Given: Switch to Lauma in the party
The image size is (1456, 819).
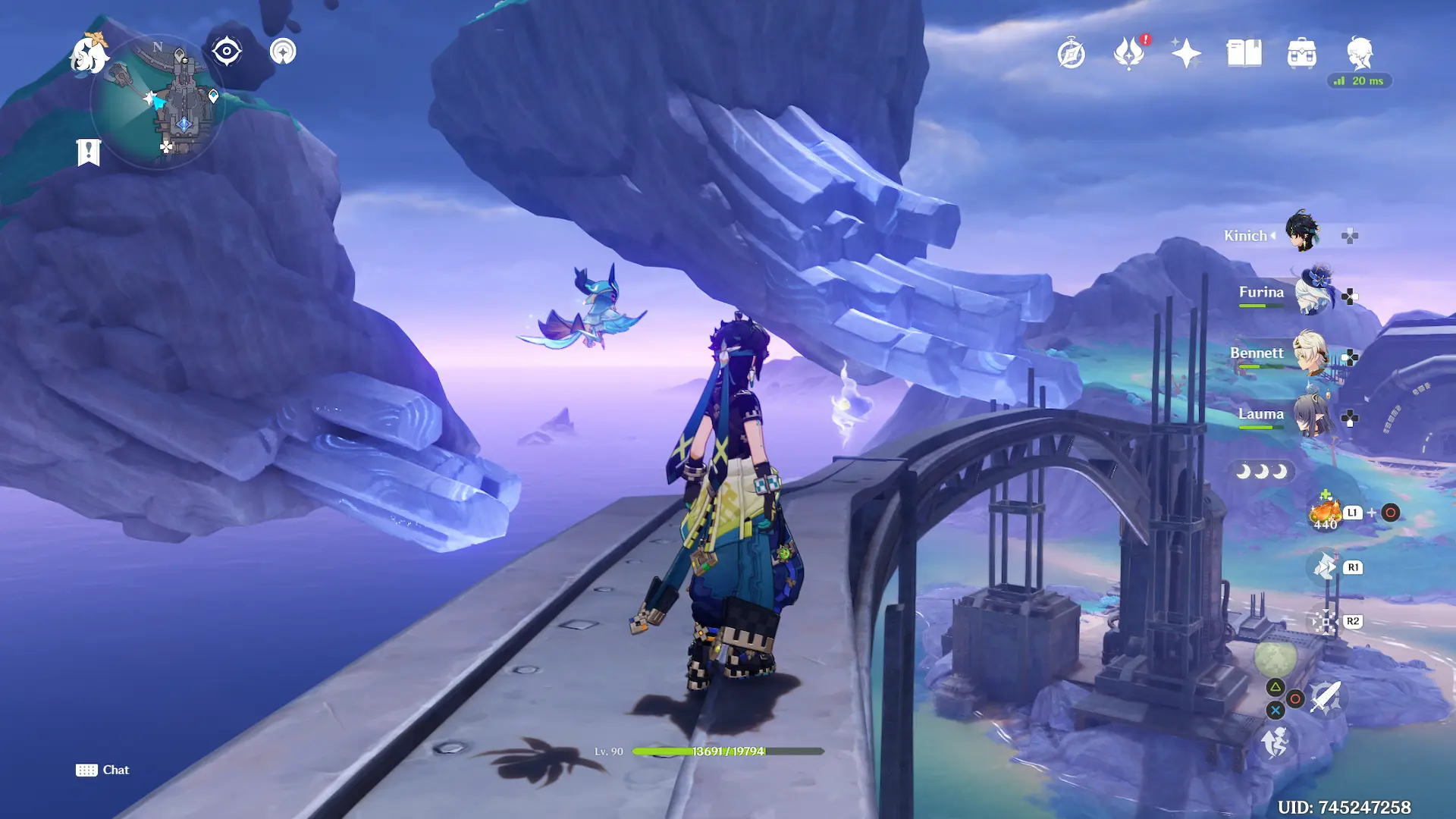Looking at the screenshot, I should point(1312,415).
